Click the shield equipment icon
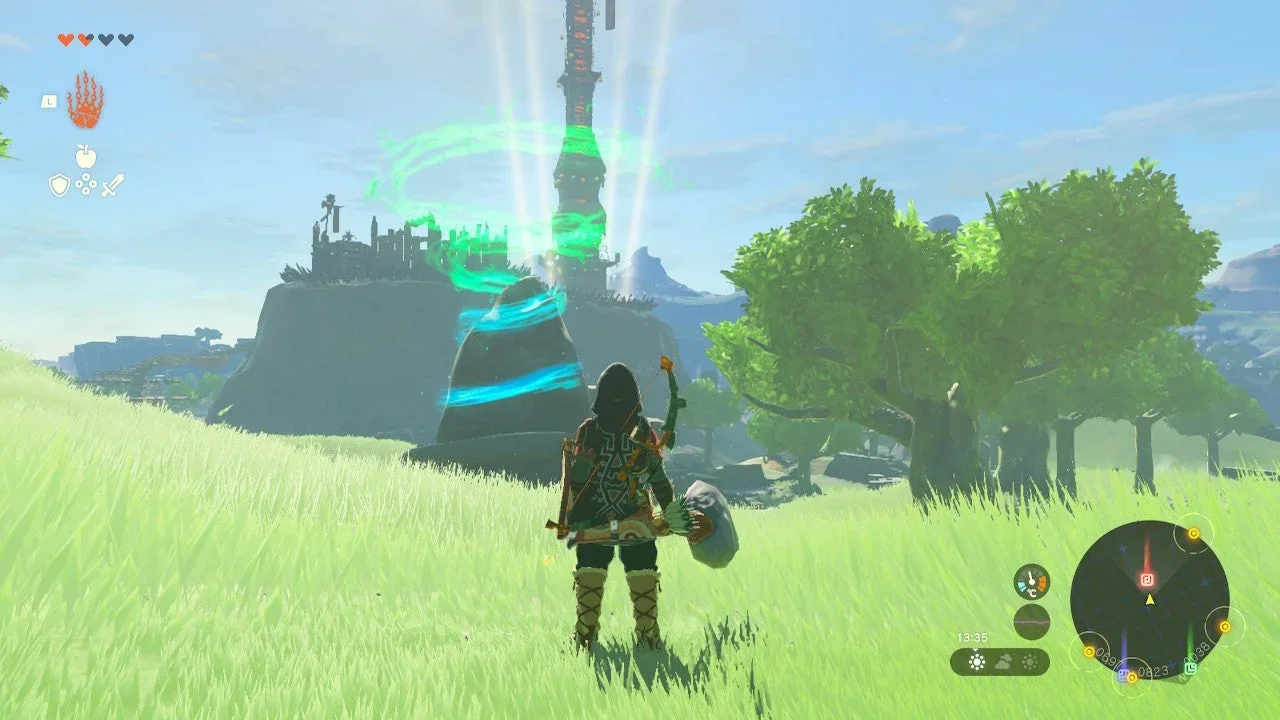 click(x=59, y=184)
